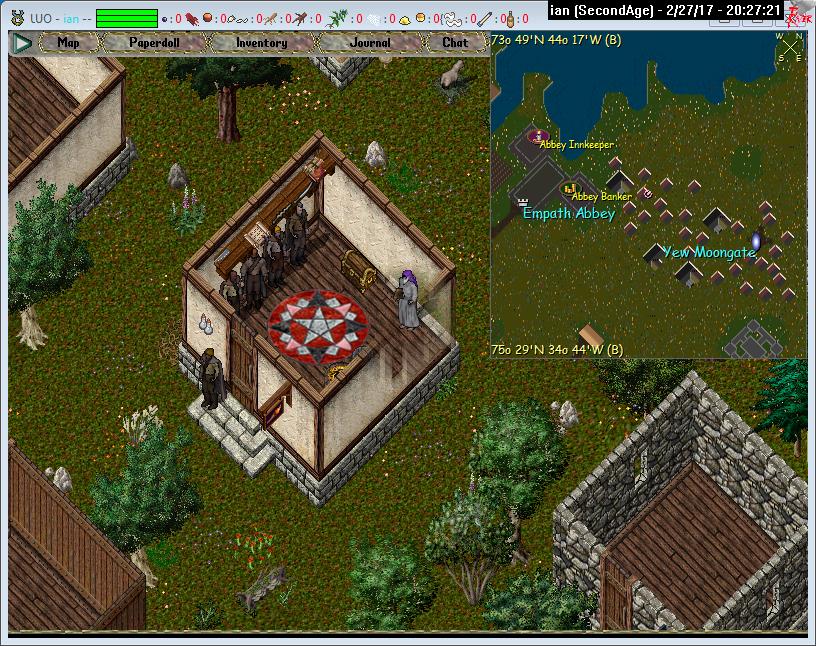
Task: Select the Abbey Innkeeper map marker
Action: [540, 135]
